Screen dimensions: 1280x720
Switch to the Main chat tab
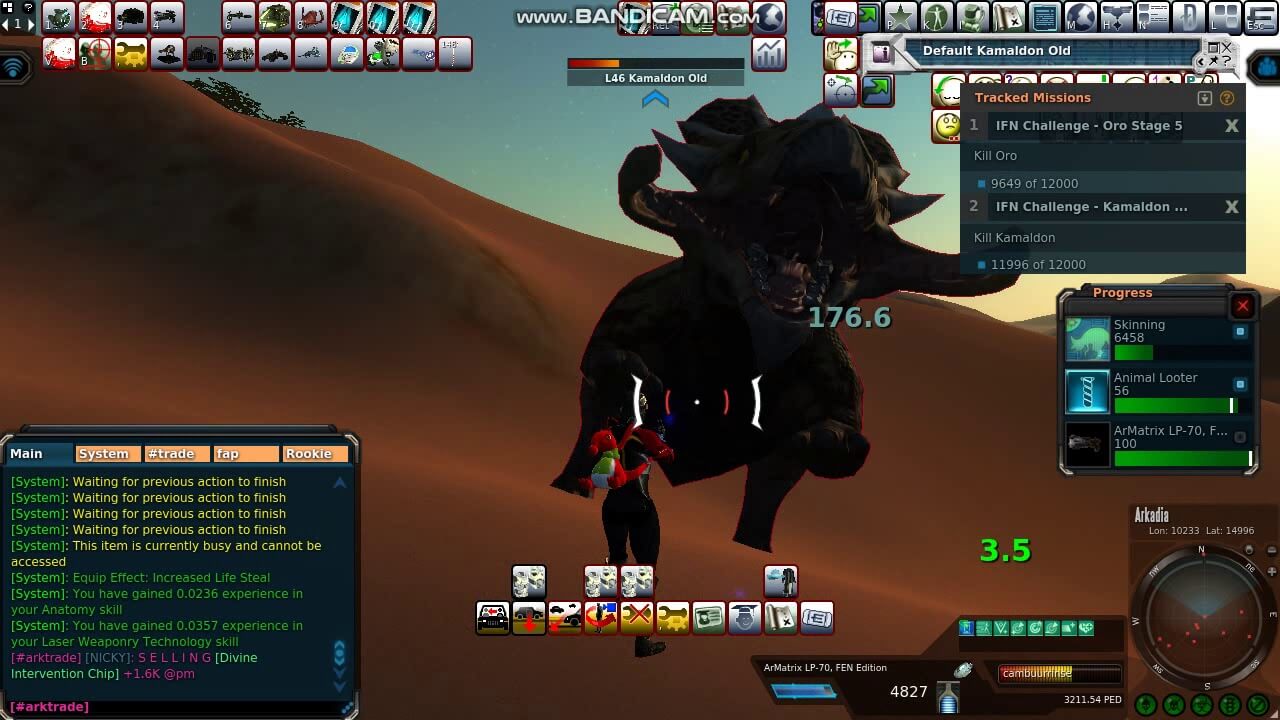click(x=27, y=454)
